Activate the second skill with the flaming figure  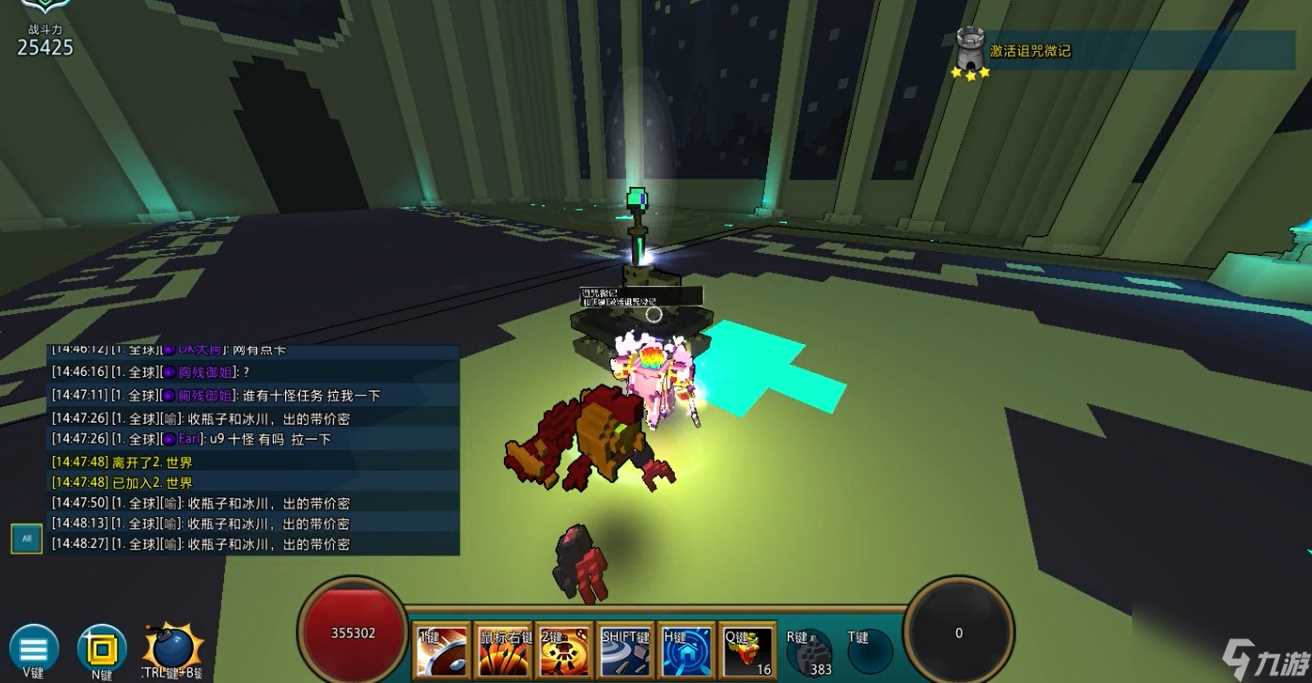tap(565, 651)
